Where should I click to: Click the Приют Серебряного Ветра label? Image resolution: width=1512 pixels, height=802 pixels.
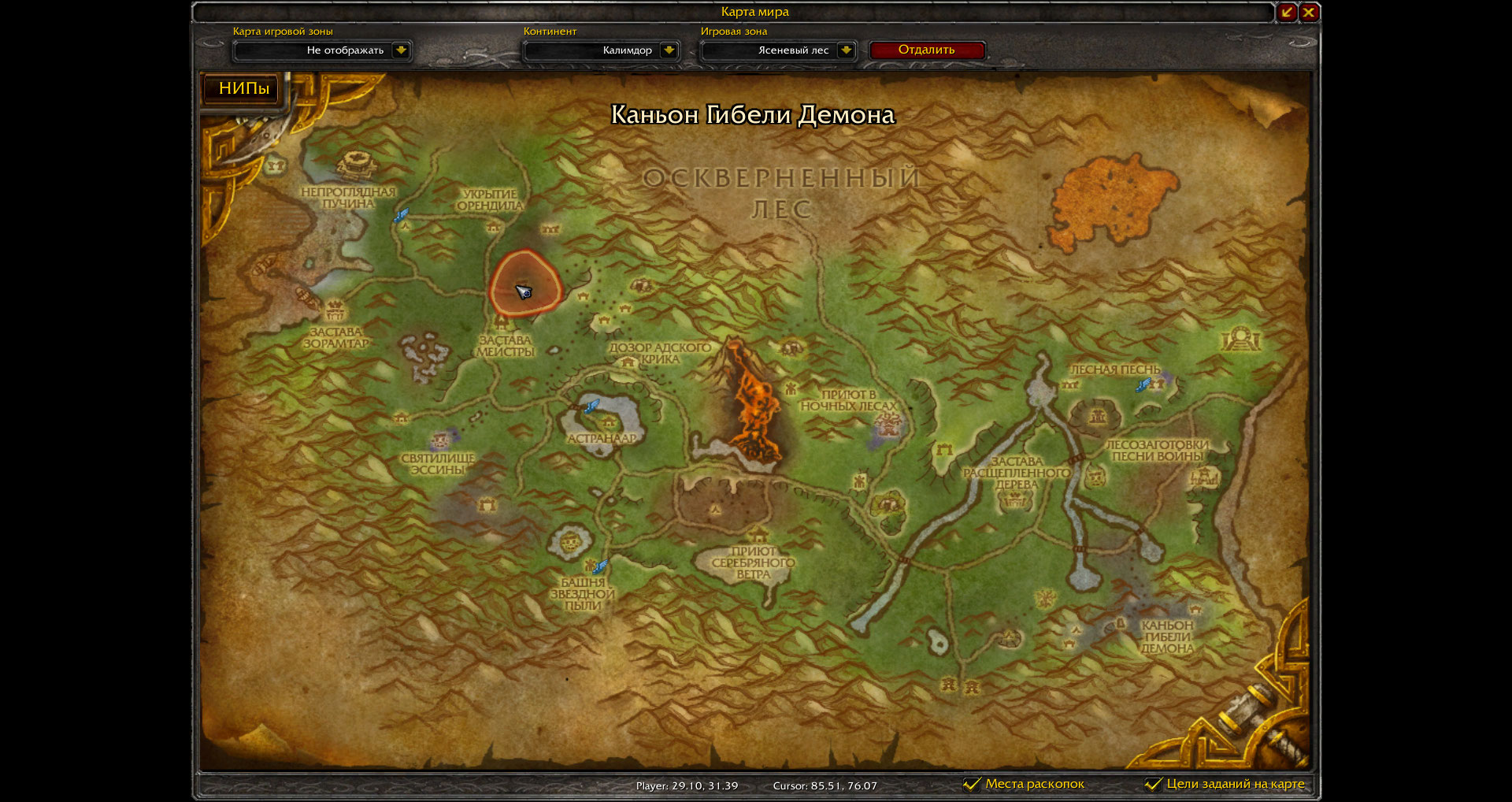click(x=750, y=563)
